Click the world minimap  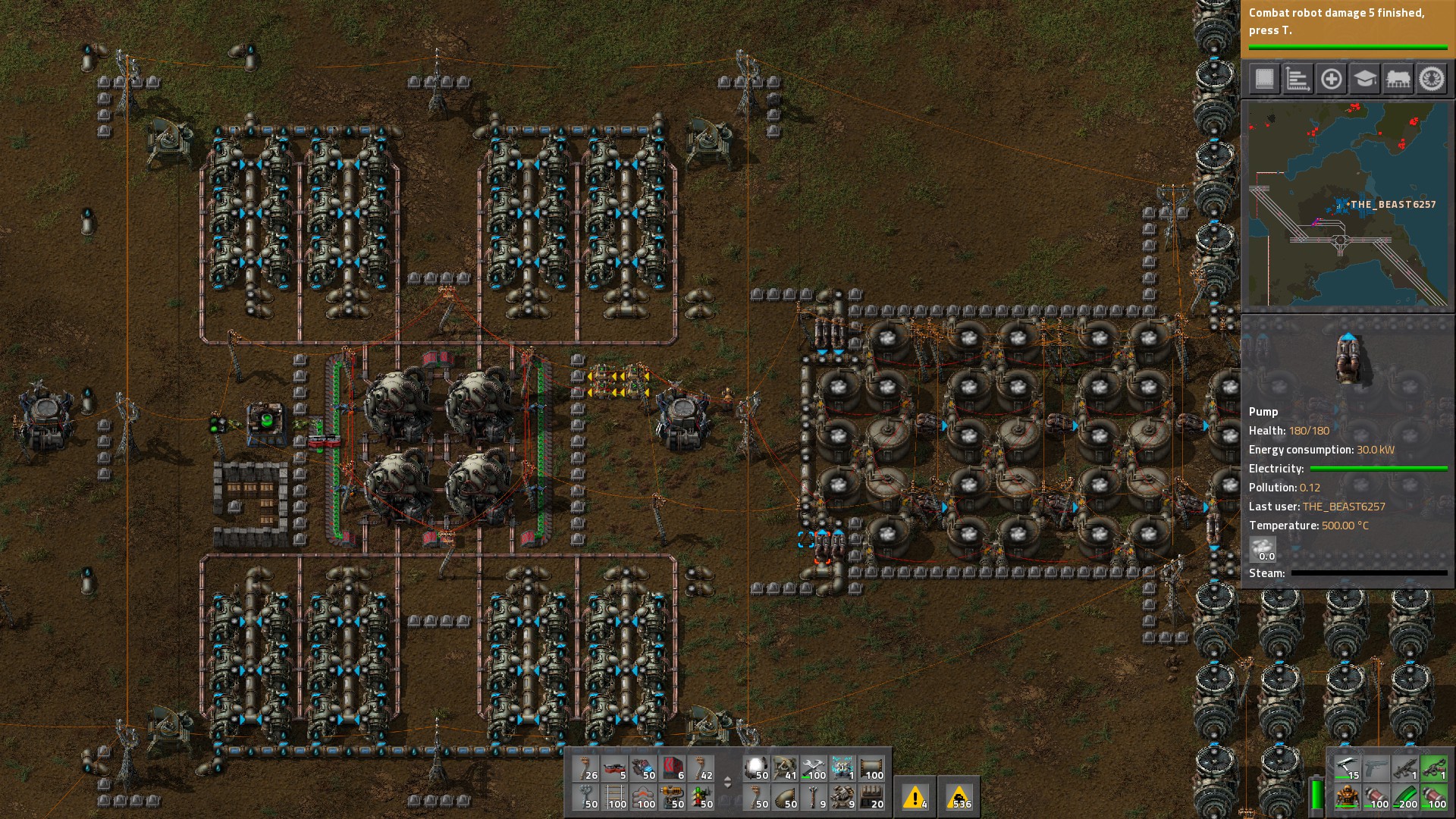(x=1348, y=204)
